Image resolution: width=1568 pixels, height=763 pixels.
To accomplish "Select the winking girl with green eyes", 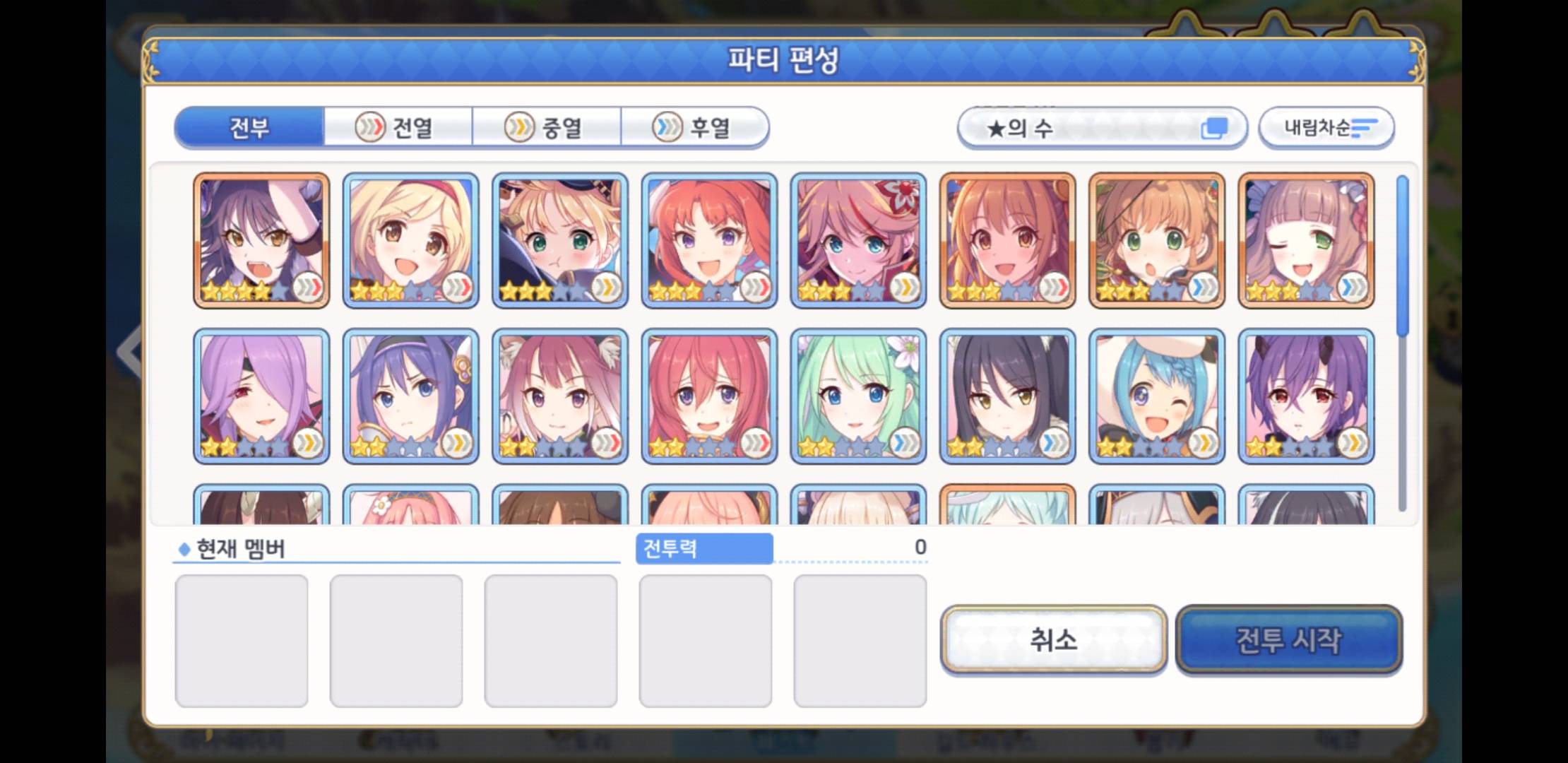I will point(1306,240).
